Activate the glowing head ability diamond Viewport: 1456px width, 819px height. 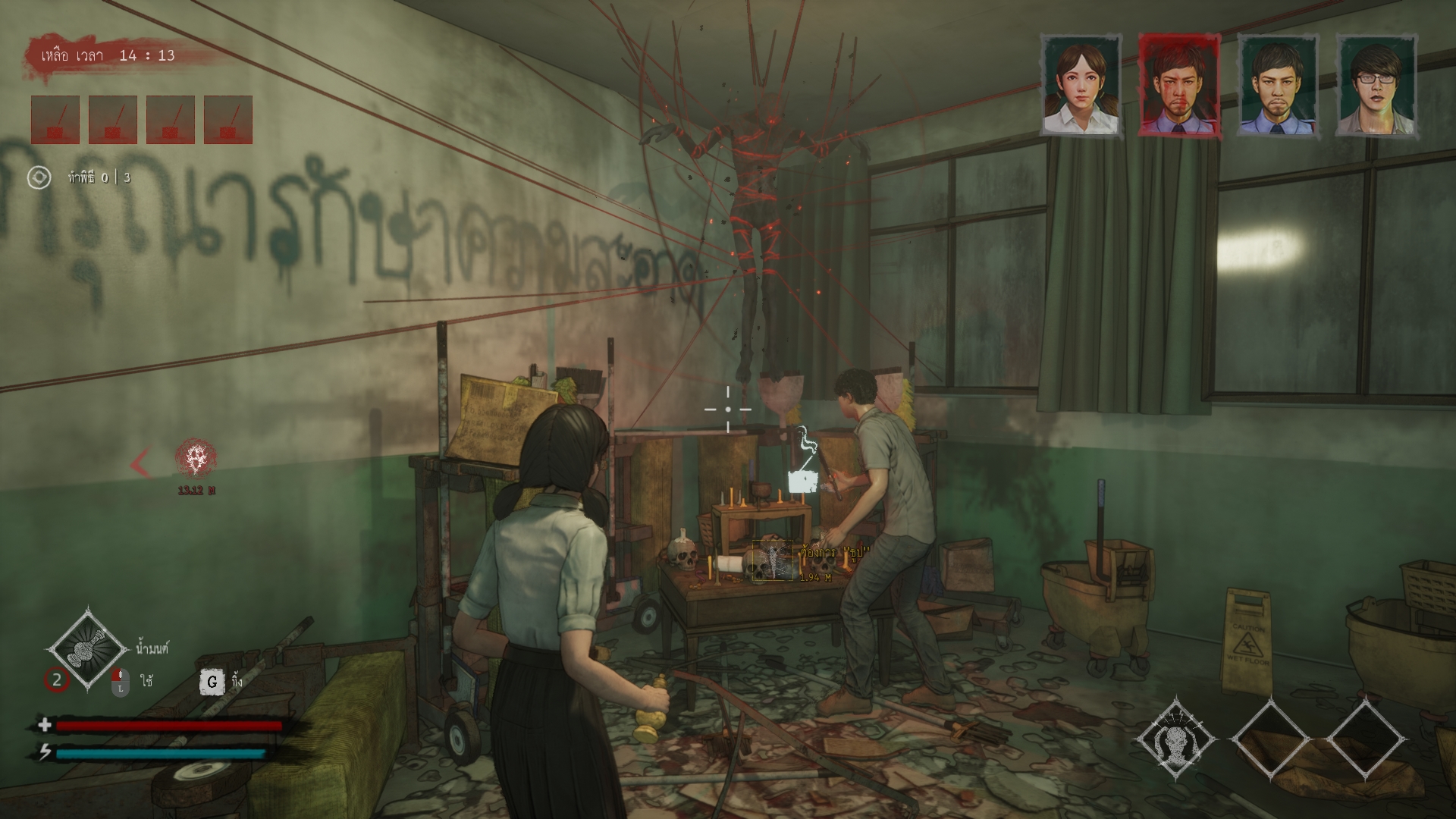1175,738
